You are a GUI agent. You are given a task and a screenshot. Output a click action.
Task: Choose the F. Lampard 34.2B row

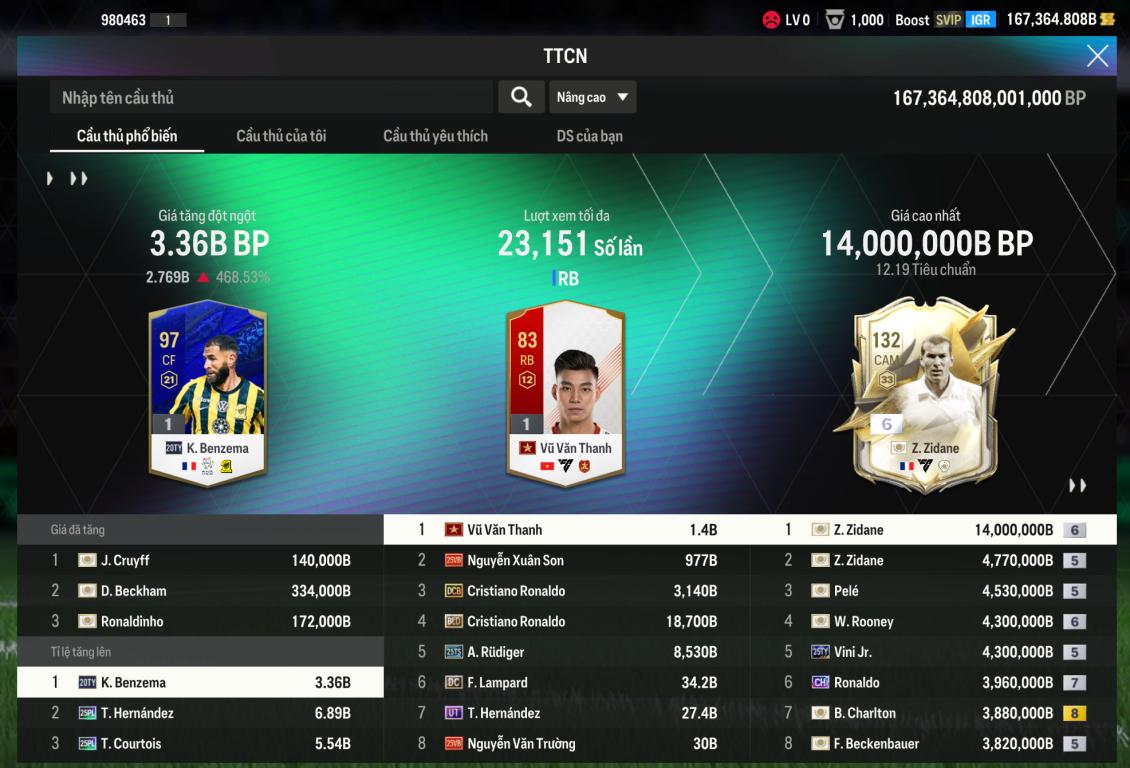click(x=566, y=682)
